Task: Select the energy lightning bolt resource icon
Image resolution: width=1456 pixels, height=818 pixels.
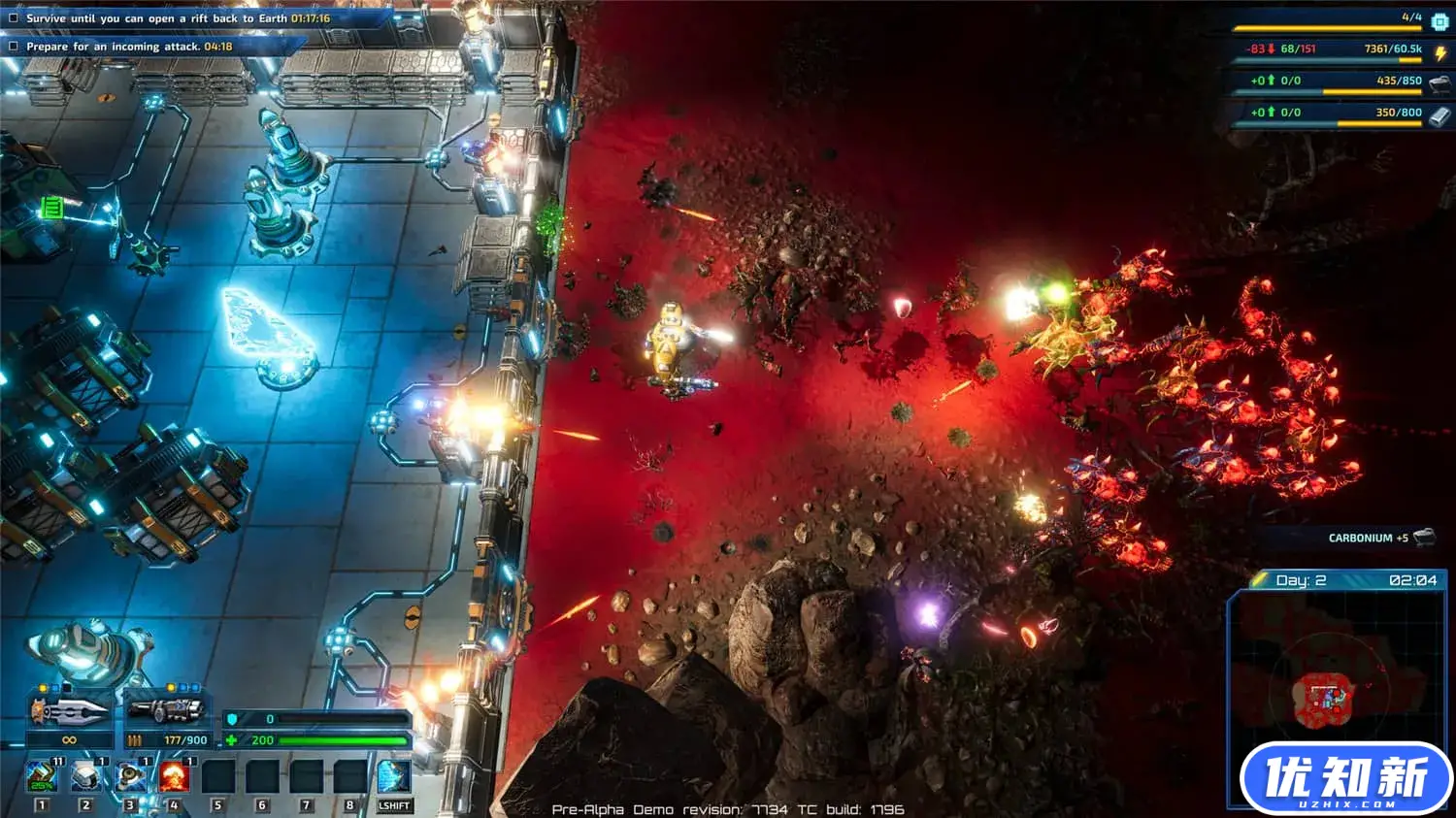Action: [1440, 52]
